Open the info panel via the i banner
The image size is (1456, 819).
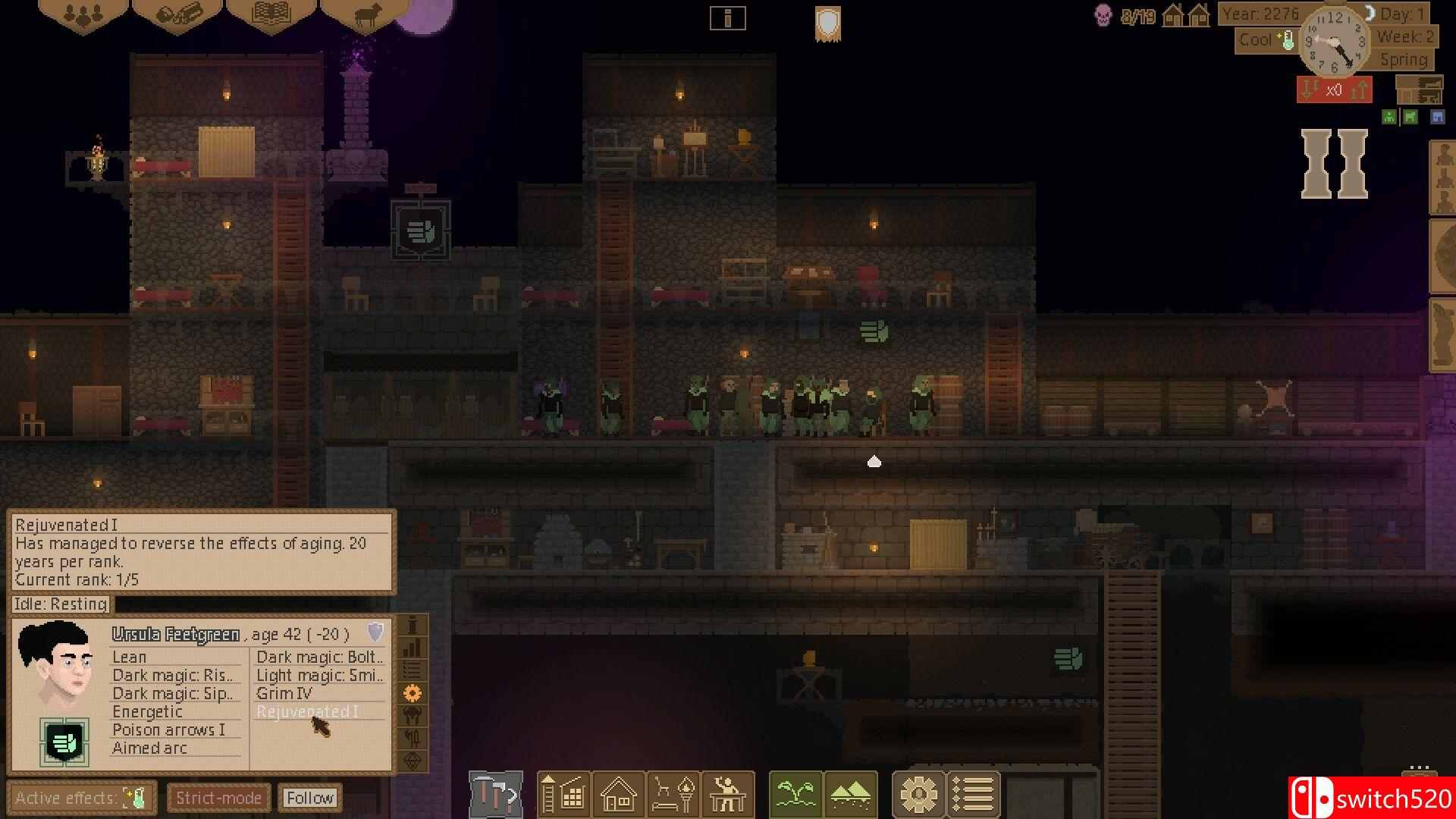tap(728, 18)
